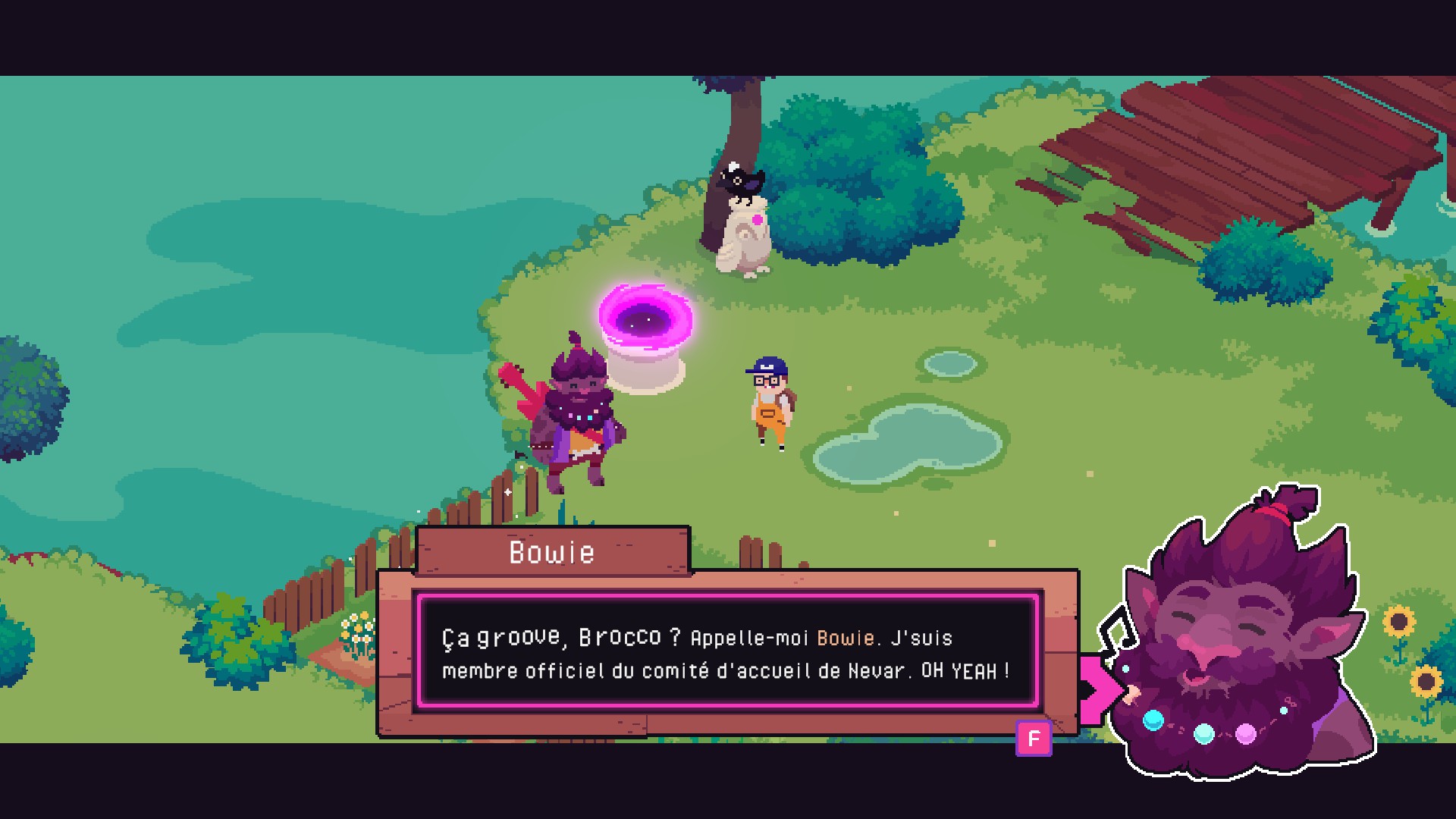The image size is (1456, 819).
Task: Advance Bowie's dialogue text box
Action: (1034, 739)
